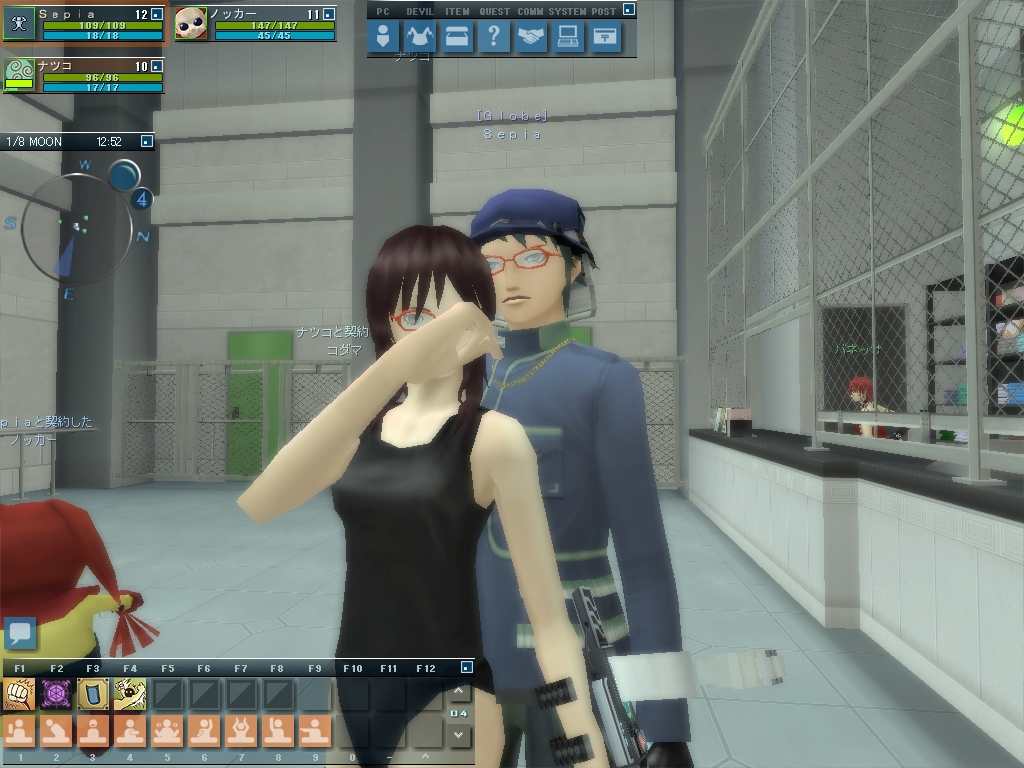The image size is (1024, 768).
Task: Select the ノッカー demon portrait
Action: click(x=191, y=23)
